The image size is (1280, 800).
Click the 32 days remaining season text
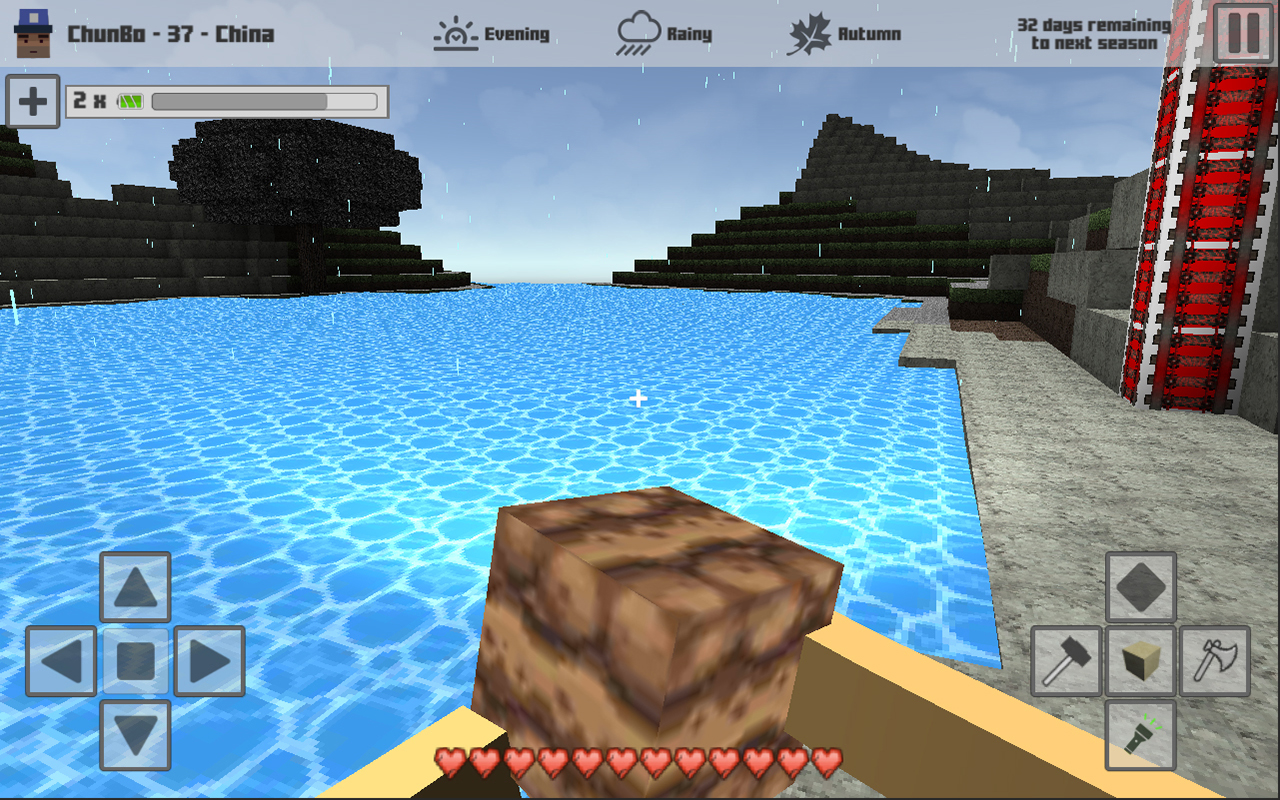click(1086, 35)
